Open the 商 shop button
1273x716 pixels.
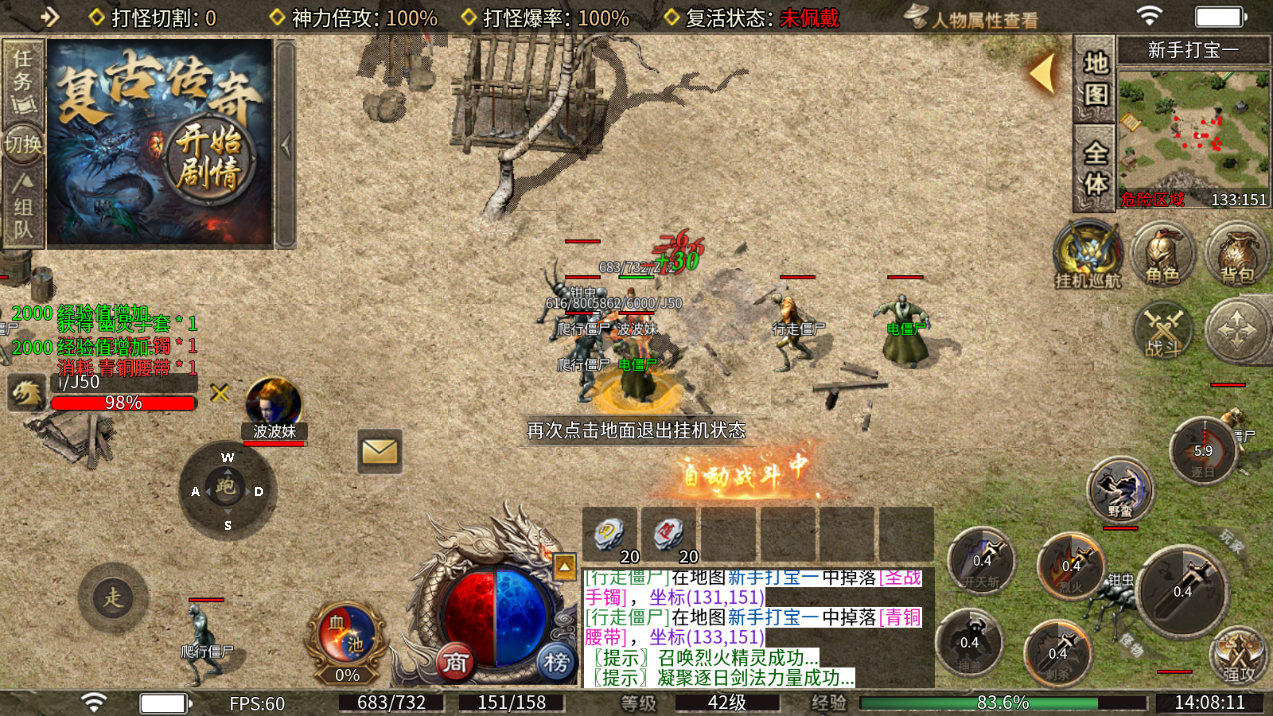[456, 662]
